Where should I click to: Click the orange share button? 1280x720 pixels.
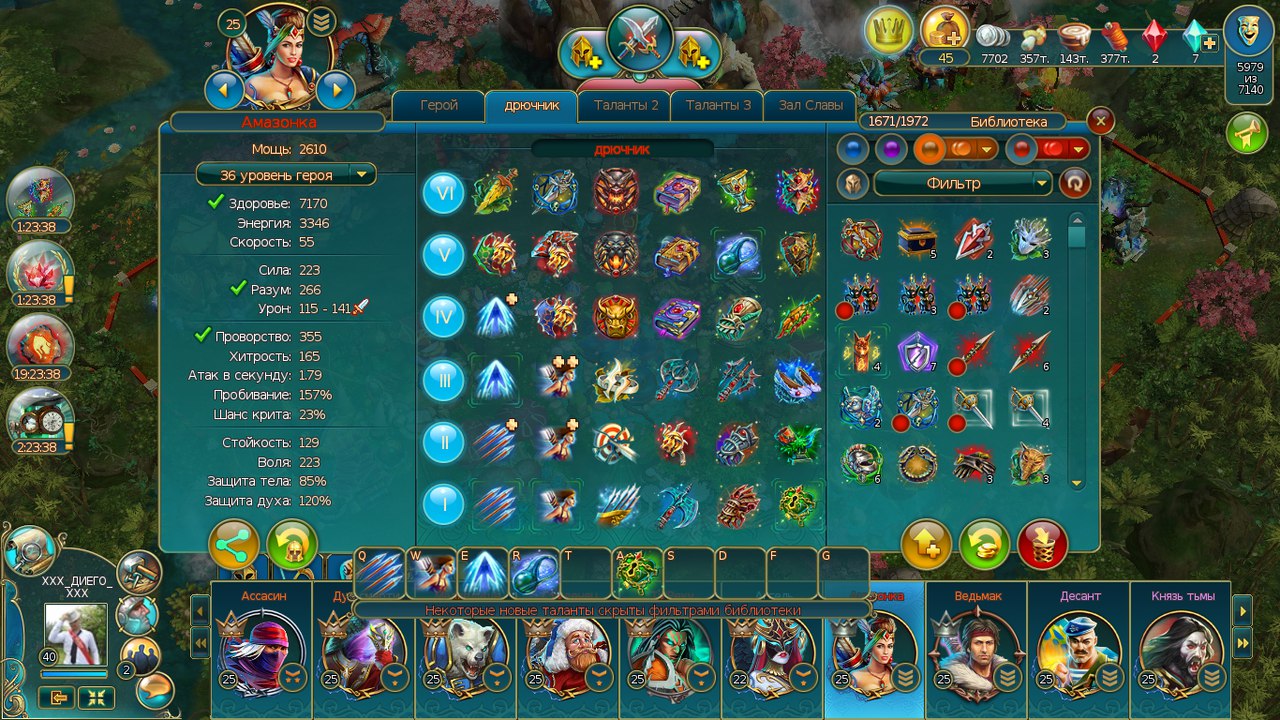tap(234, 545)
